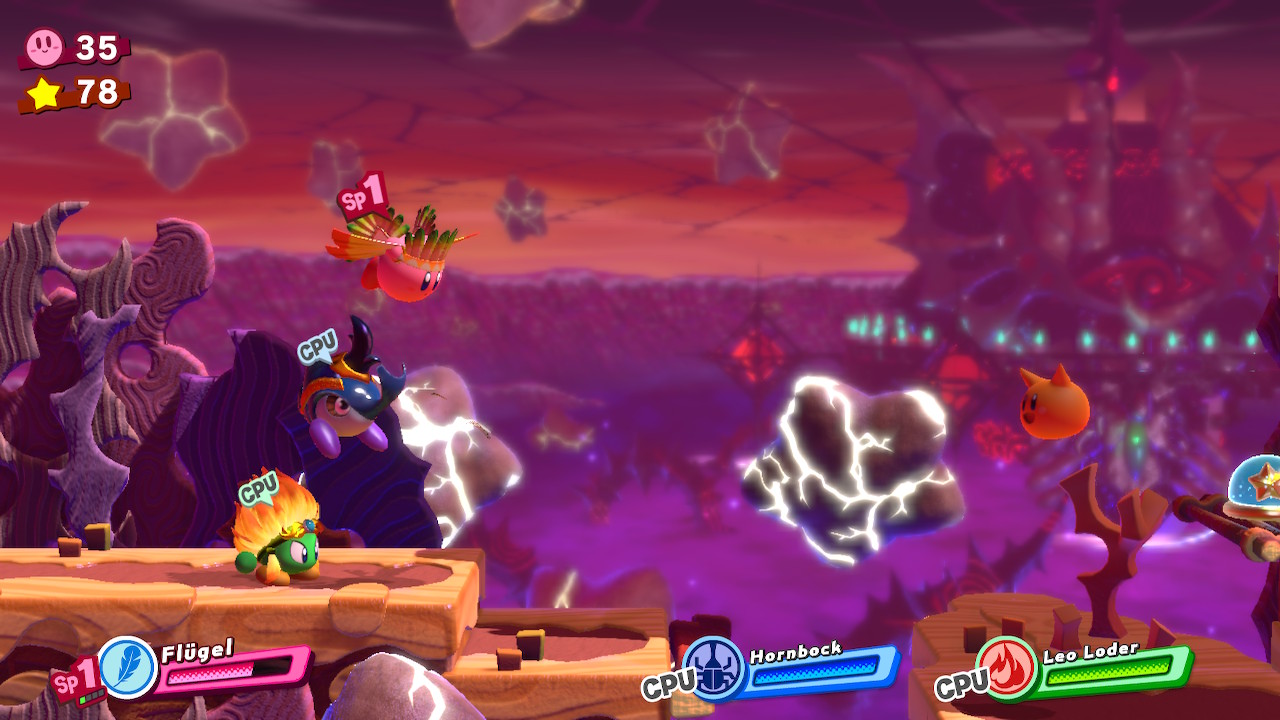Select the Flügel wing ability icon
The width and height of the screenshot is (1280, 720).
point(128,667)
